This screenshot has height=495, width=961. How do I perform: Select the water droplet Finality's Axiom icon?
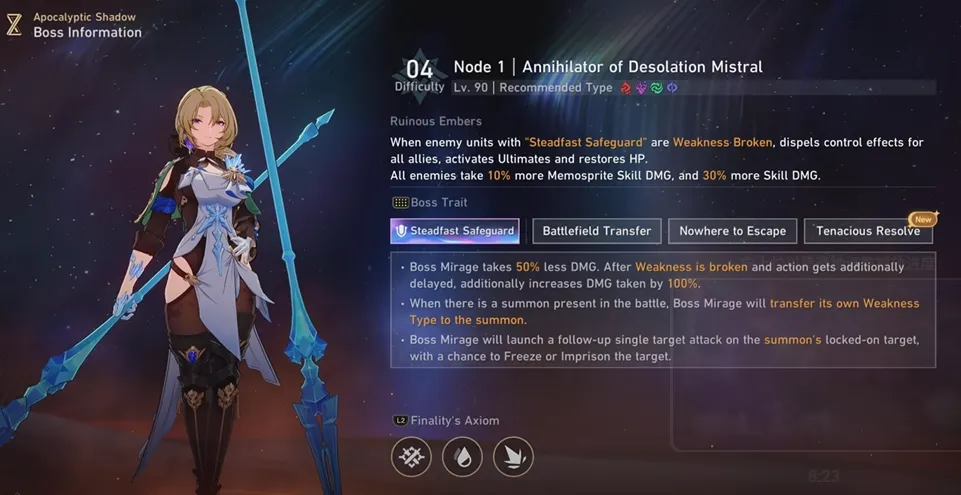click(x=462, y=457)
